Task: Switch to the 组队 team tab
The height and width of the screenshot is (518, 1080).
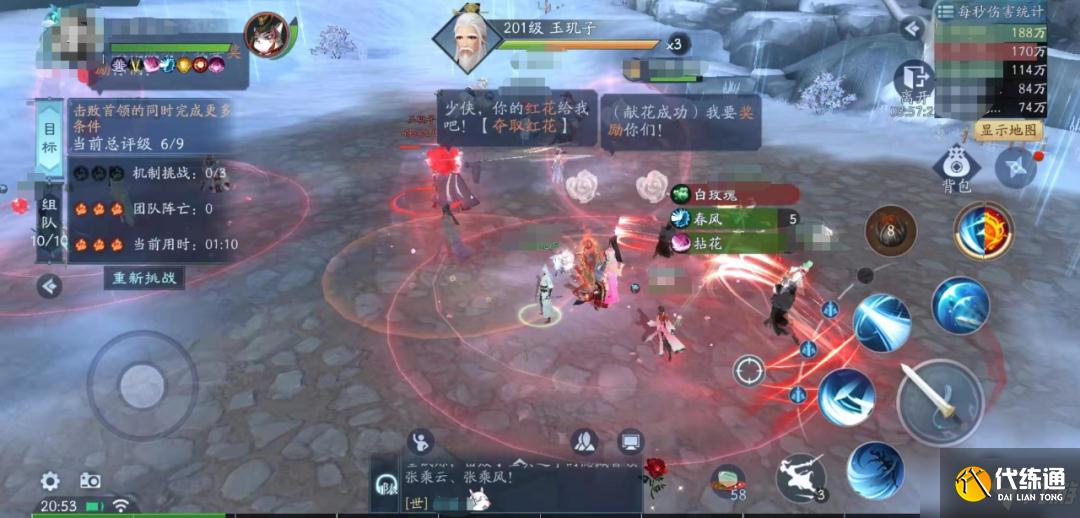Action: coord(48,220)
